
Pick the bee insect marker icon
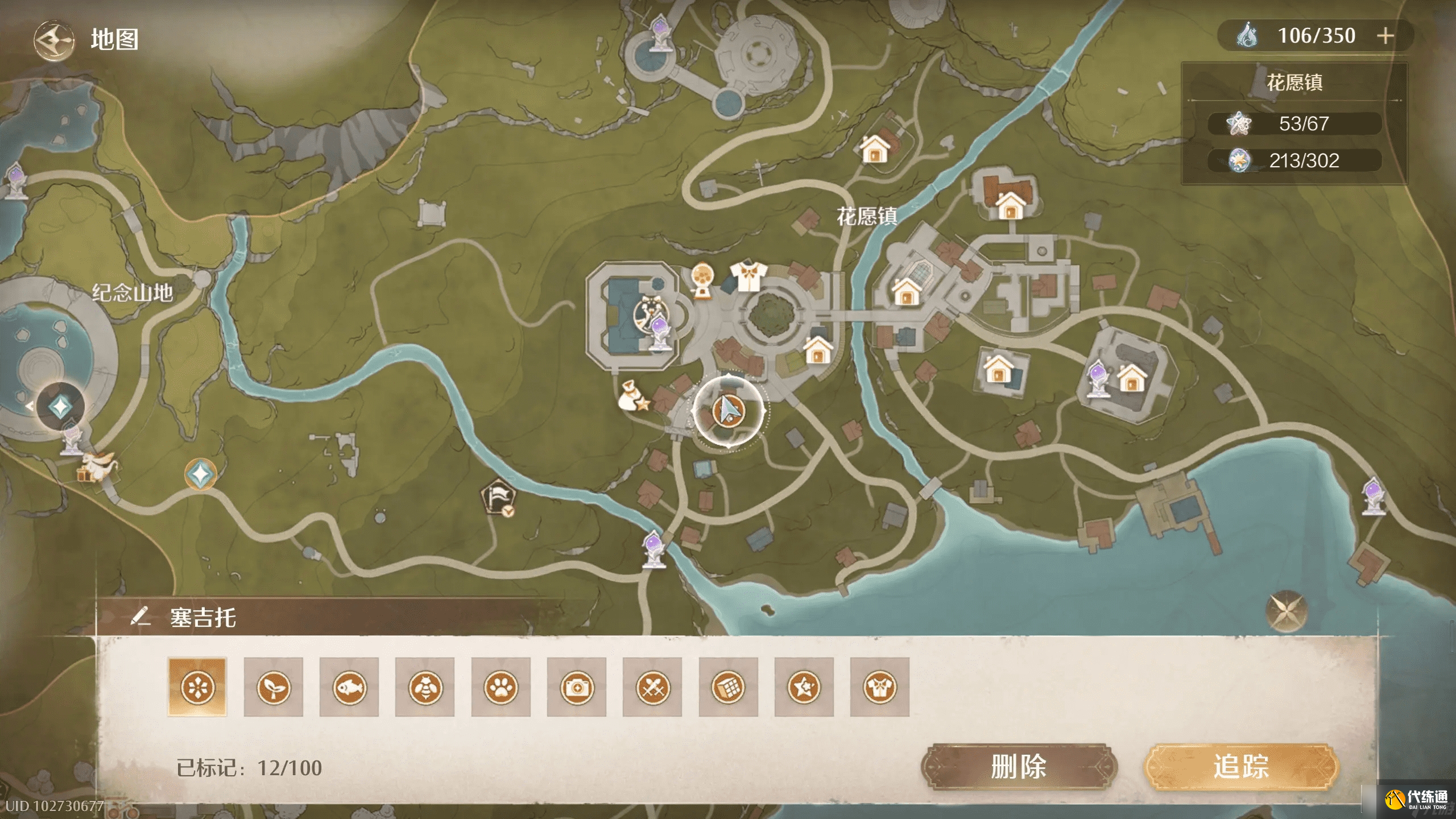[x=425, y=687]
